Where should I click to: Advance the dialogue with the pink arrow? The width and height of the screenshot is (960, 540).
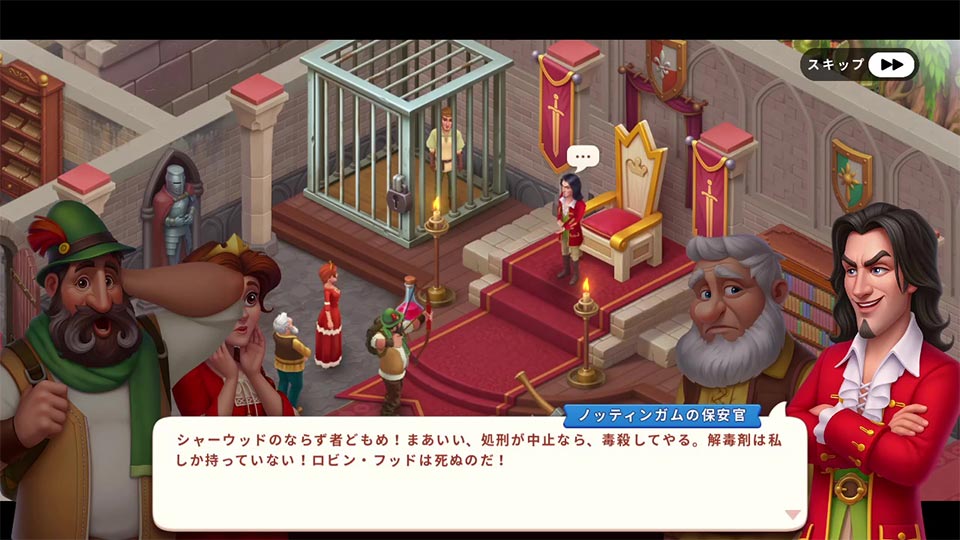point(793,515)
